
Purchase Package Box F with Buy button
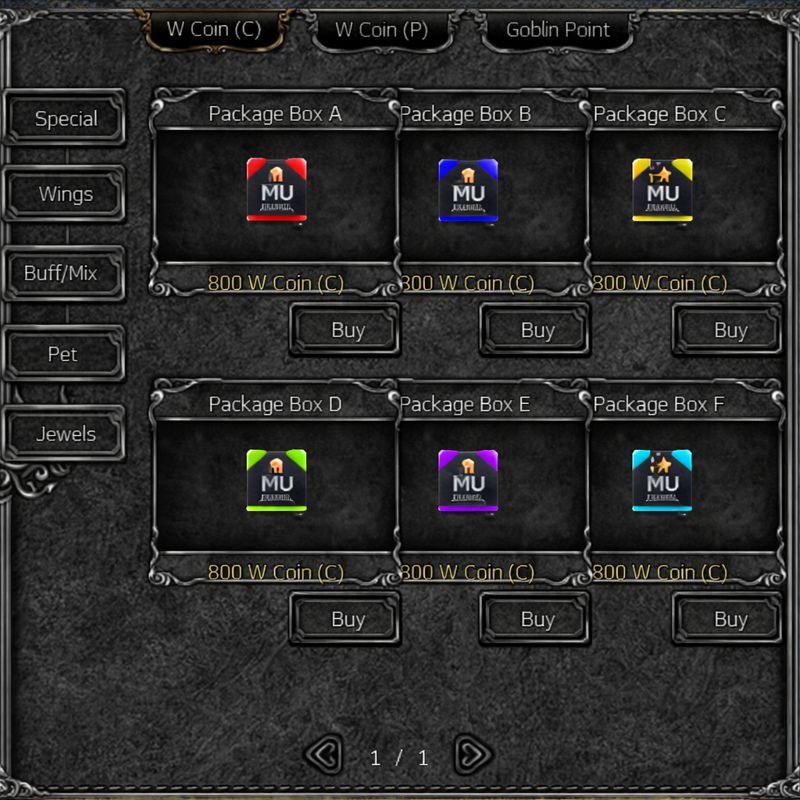729,620
